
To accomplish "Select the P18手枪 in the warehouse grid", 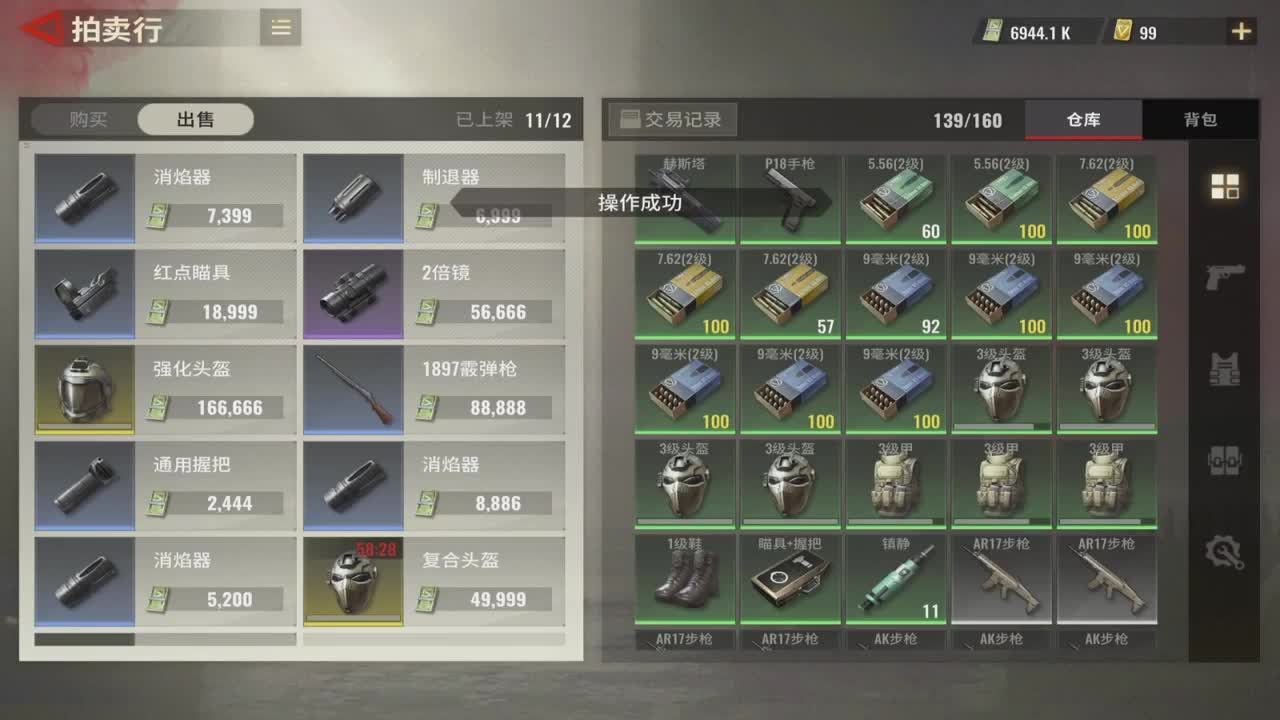I will tap(791, 196).
